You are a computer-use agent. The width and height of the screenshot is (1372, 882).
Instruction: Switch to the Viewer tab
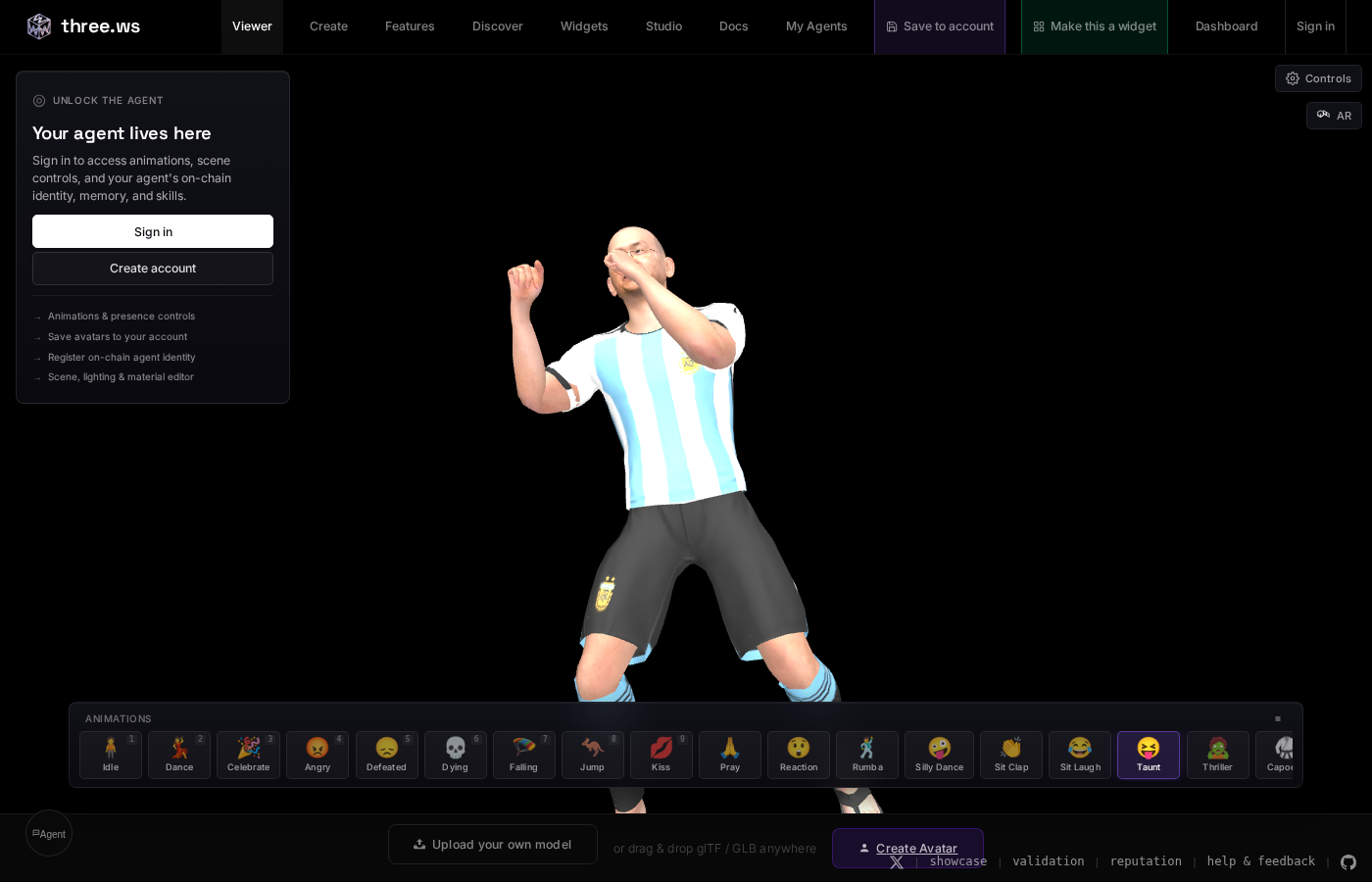252,26
